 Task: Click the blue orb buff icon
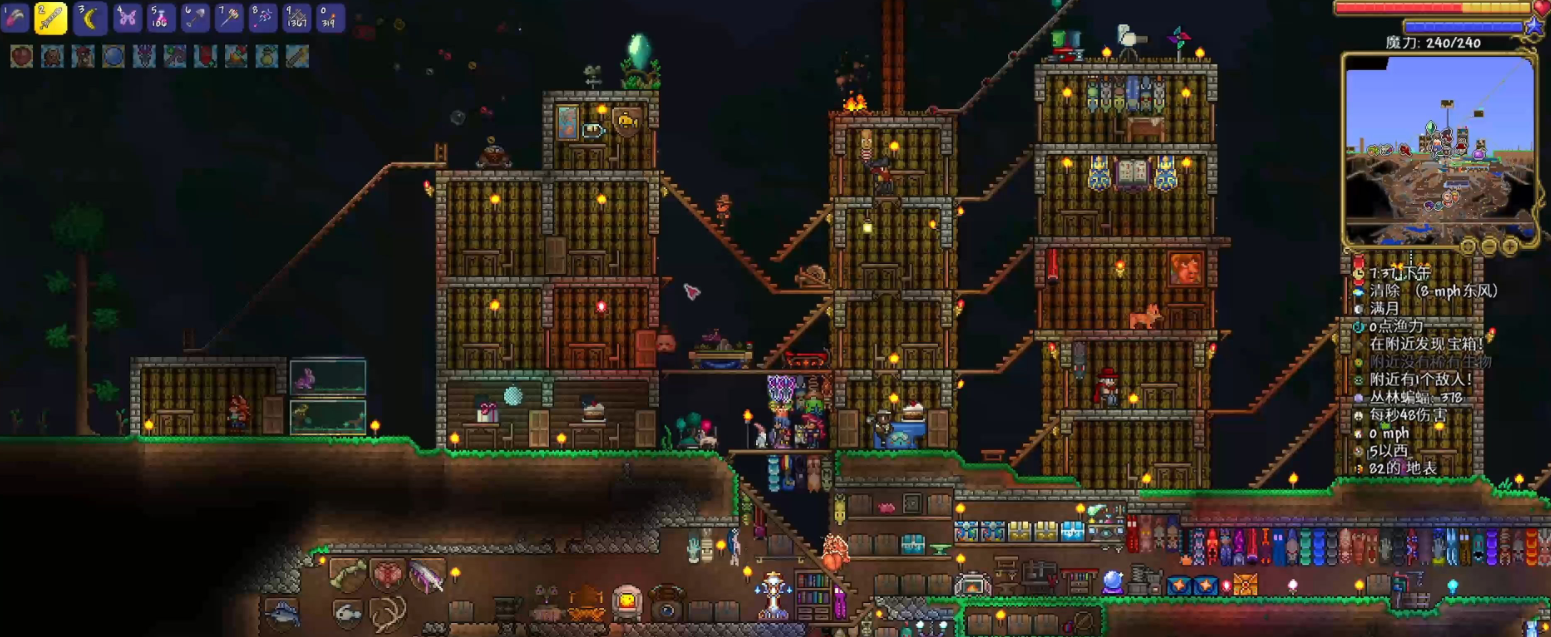113,56
